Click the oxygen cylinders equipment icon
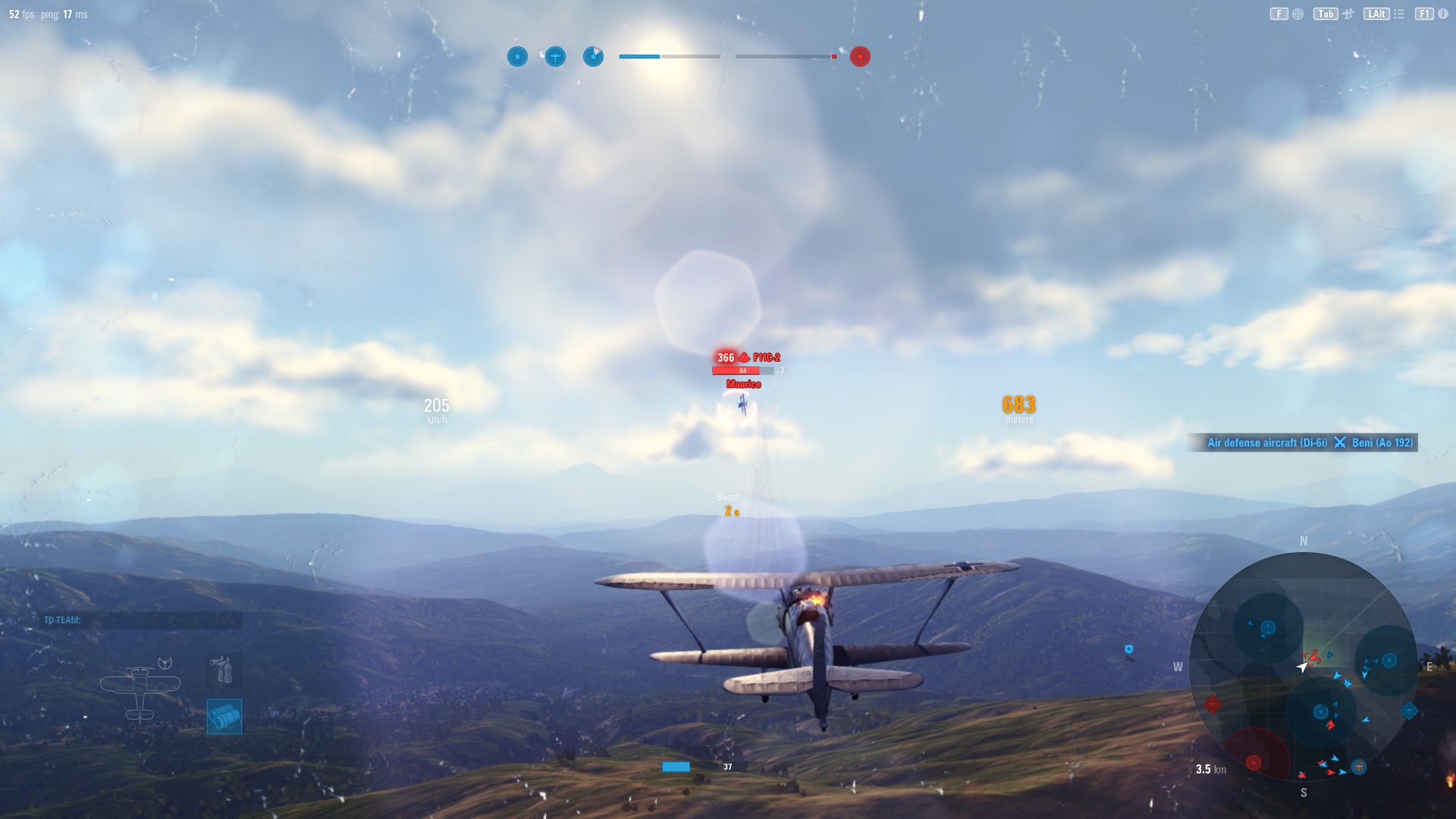Screen dimensions: 1456x819 (x=223, y=670)
